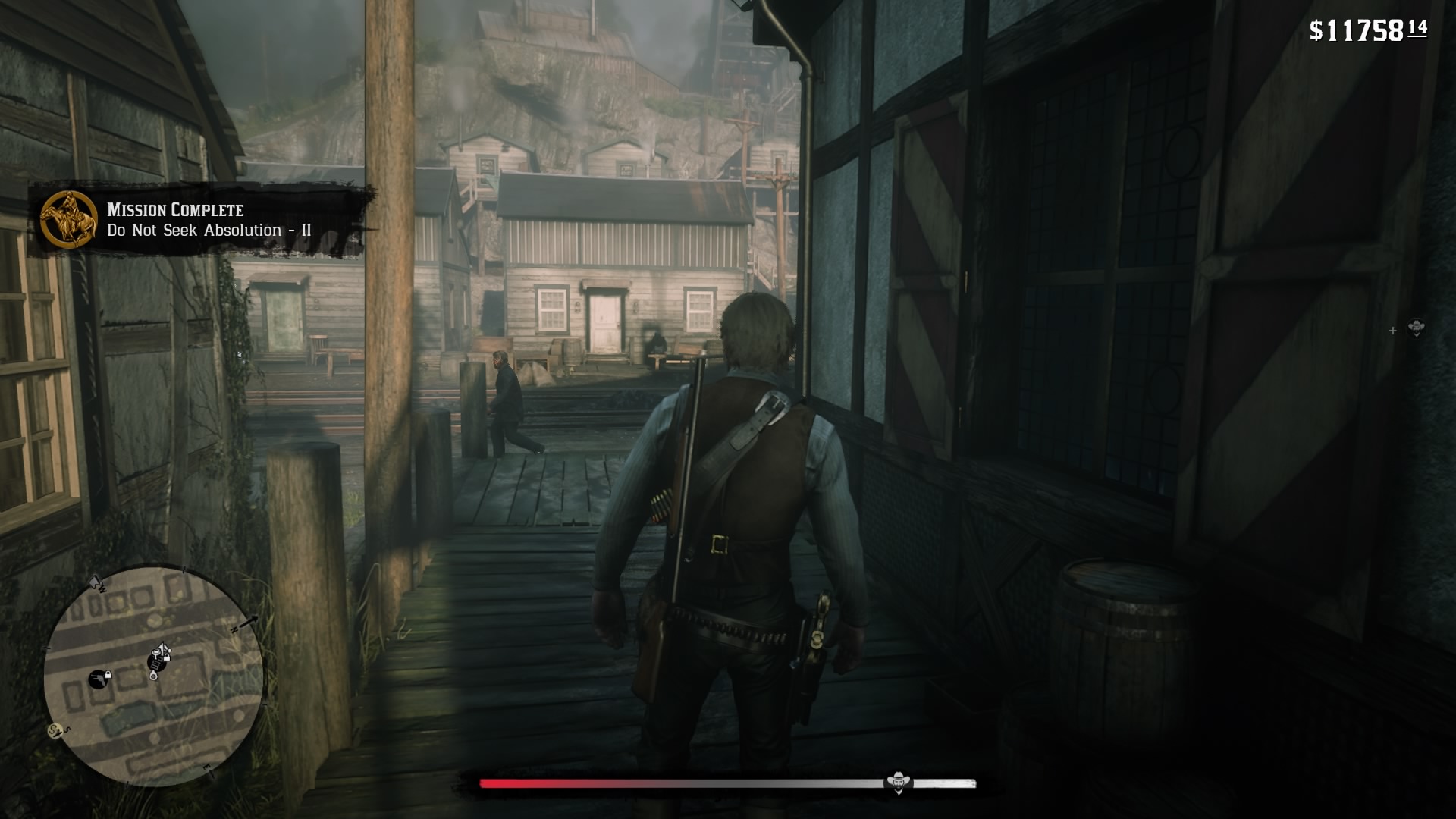
Task: Select the cowboy head status icon right side
Action: pos(1417,328)
